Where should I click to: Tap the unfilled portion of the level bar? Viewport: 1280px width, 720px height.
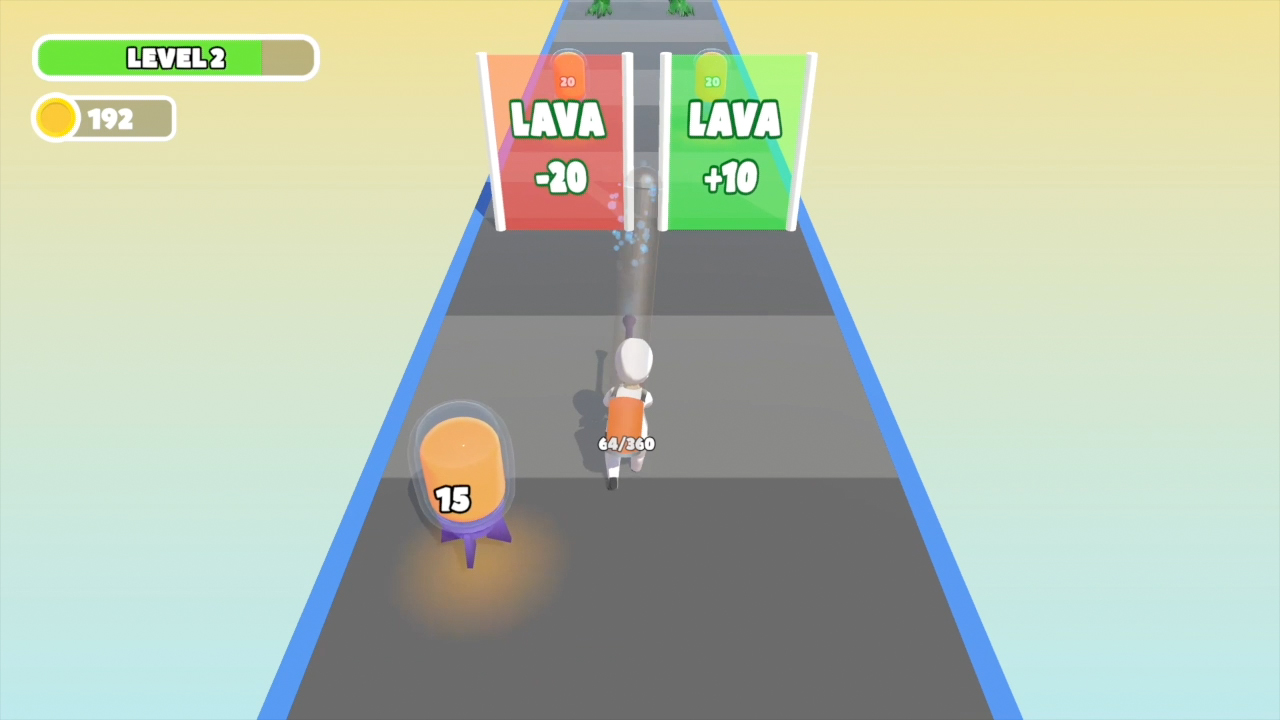tap(287, 58)
